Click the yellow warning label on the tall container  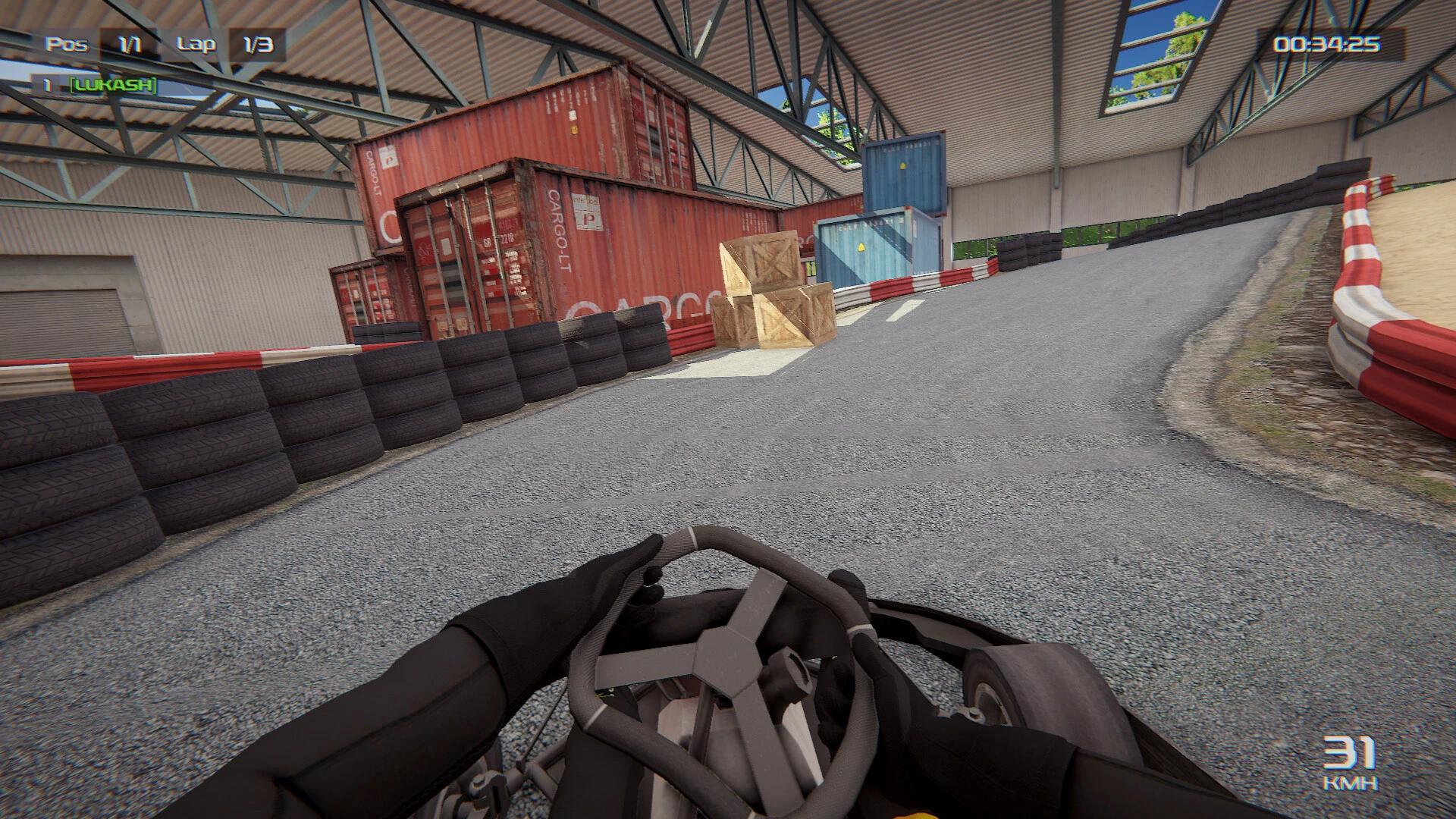pos(902,164)
